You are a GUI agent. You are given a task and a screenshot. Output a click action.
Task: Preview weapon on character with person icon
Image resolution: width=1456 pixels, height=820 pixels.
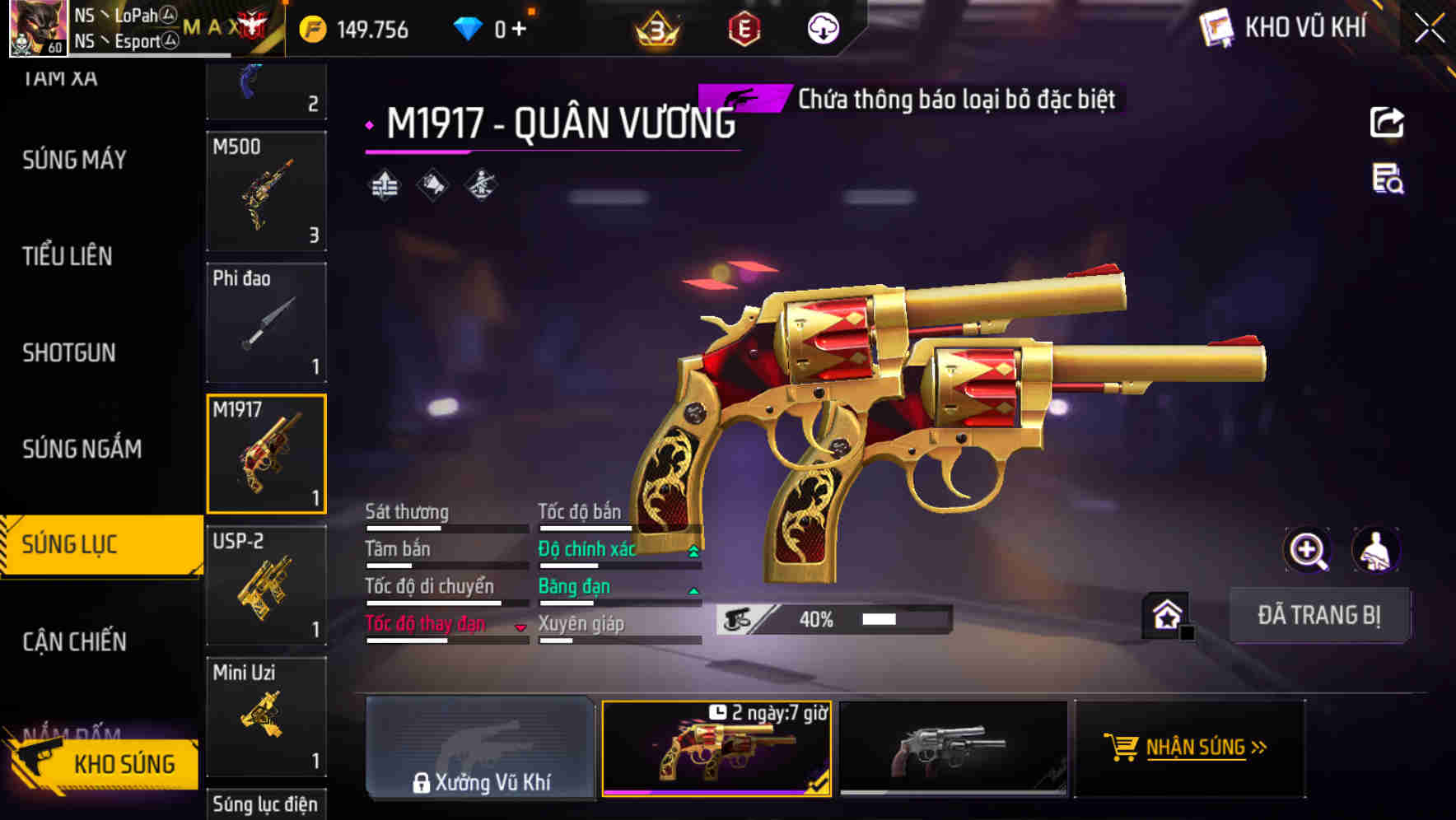point(1378,550)
